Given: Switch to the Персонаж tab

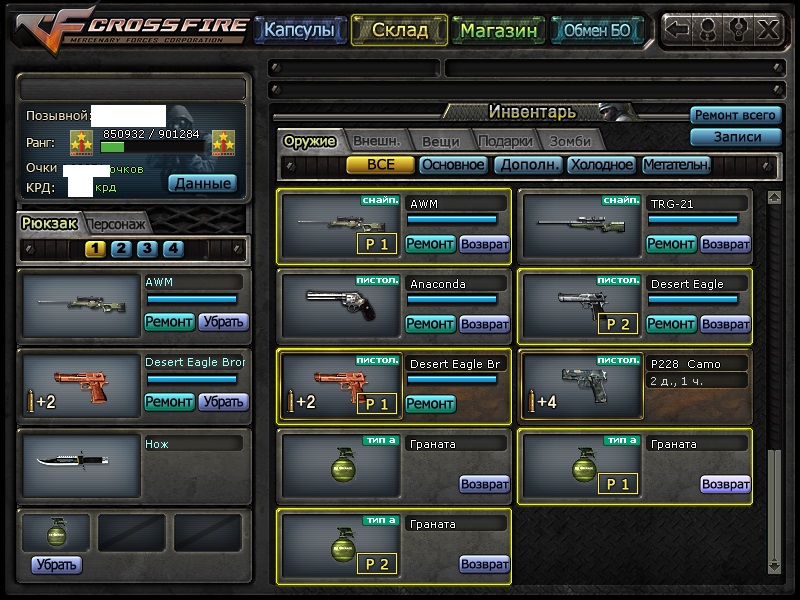Looking at the screenshot, I should [116, 224].
